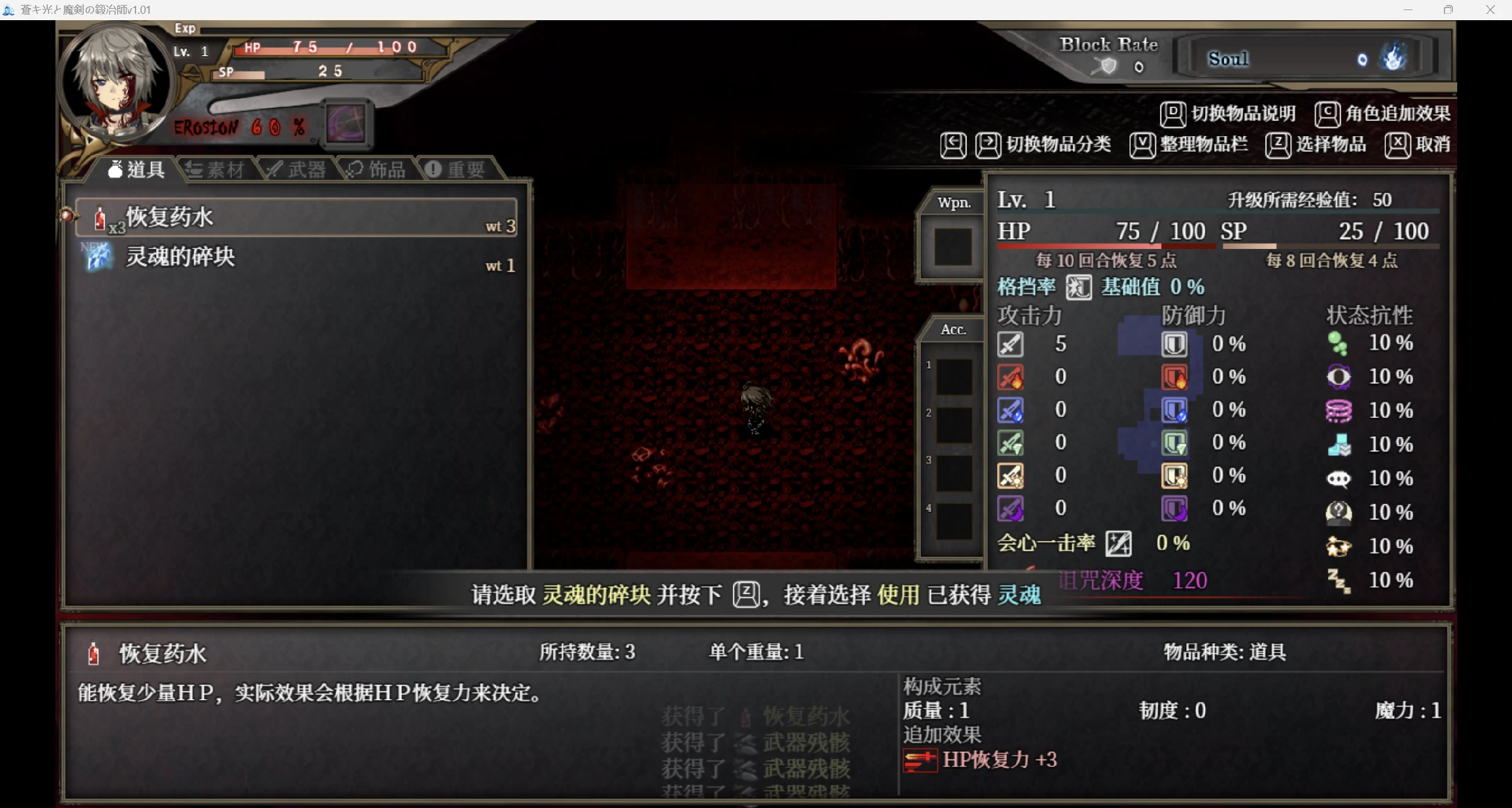Screen dimensions: 1512x808
Task: Click the 选择物品 option
Action: (x=1317, y=145)
